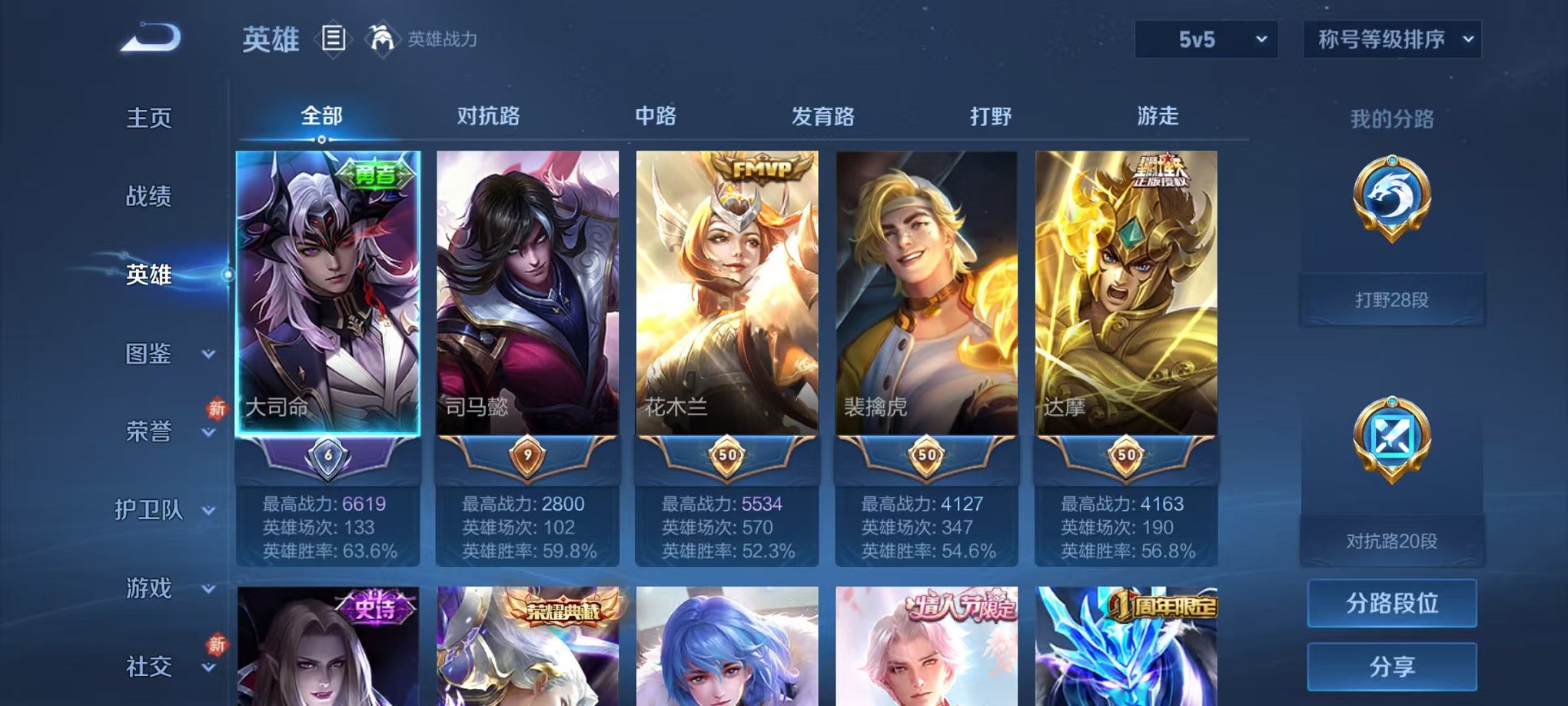
Task: Open the hero list icon beside 英雄 title
Action: [x=334, y=39]
